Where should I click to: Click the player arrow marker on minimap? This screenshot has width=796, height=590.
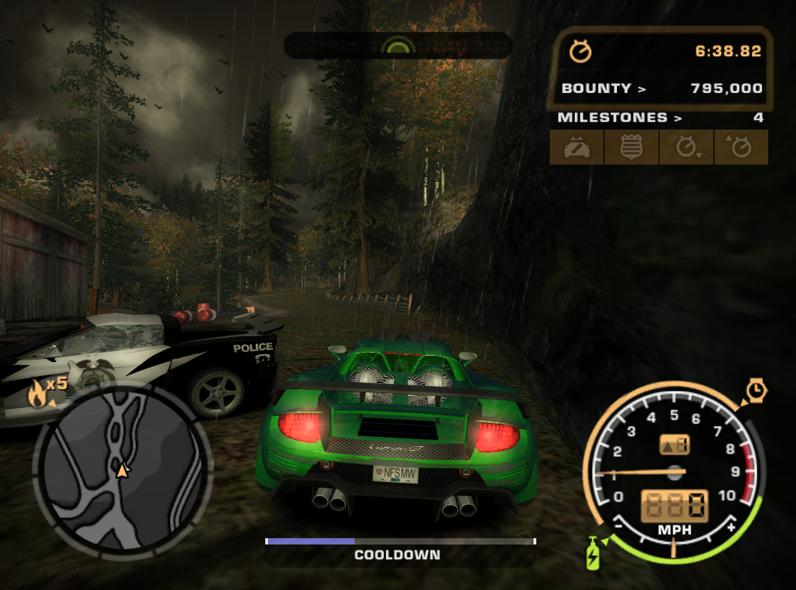coord(122,468)
